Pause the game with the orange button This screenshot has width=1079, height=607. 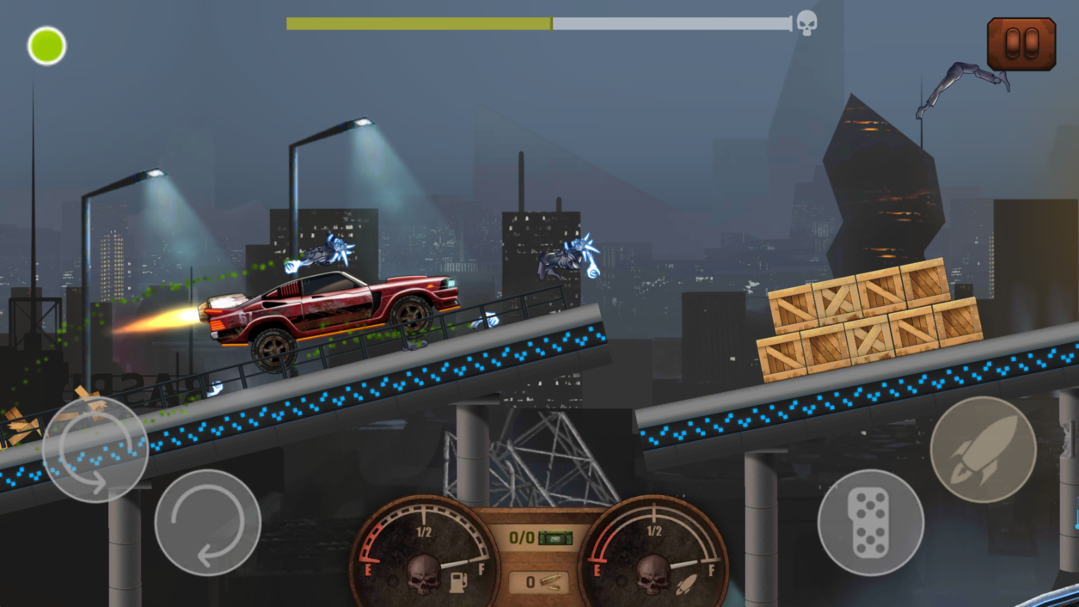[1021, 44]
